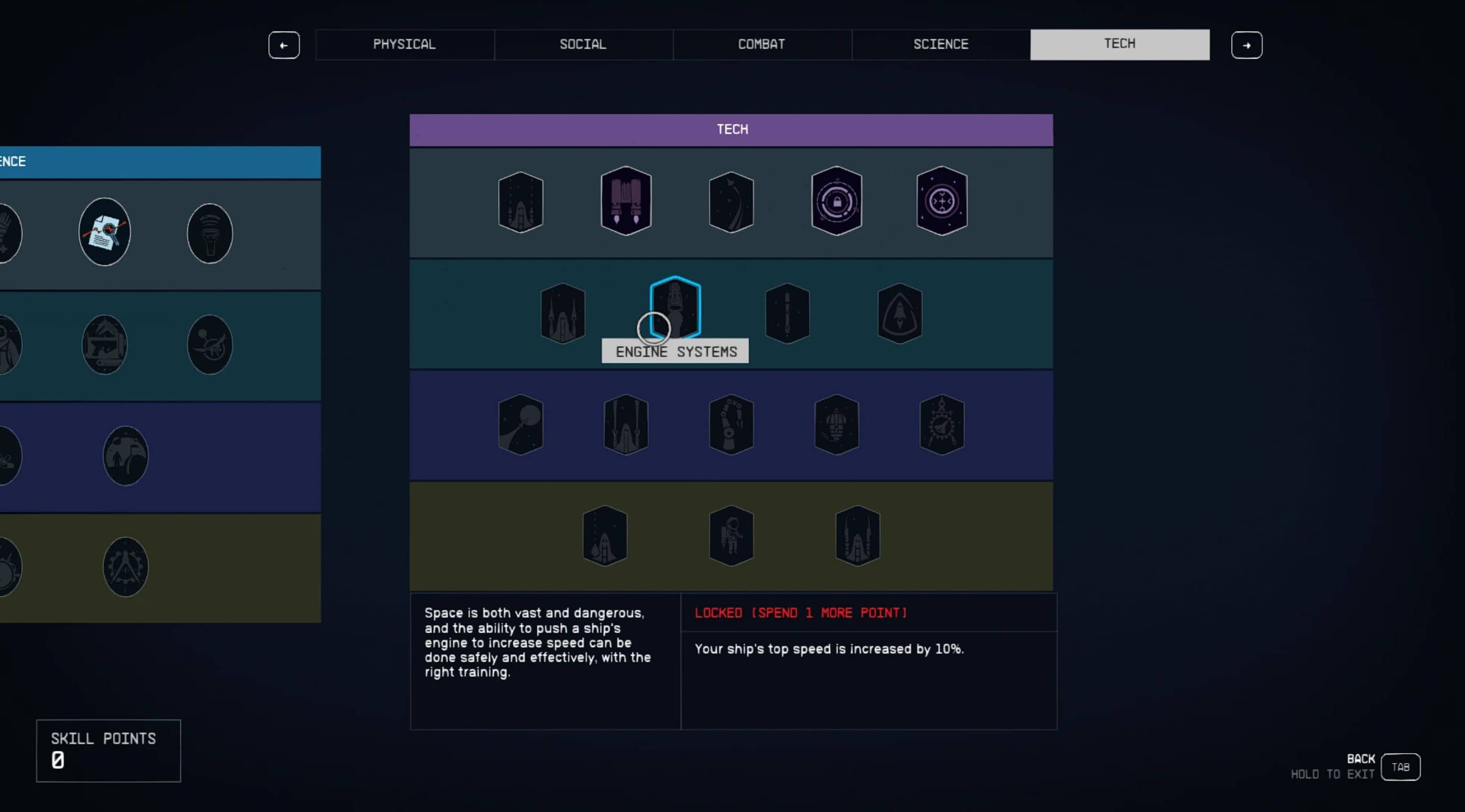Open the Starship Engineering skill with the compass
Viewport: 1465px width, 812px height.
click(x=941, y=424)
